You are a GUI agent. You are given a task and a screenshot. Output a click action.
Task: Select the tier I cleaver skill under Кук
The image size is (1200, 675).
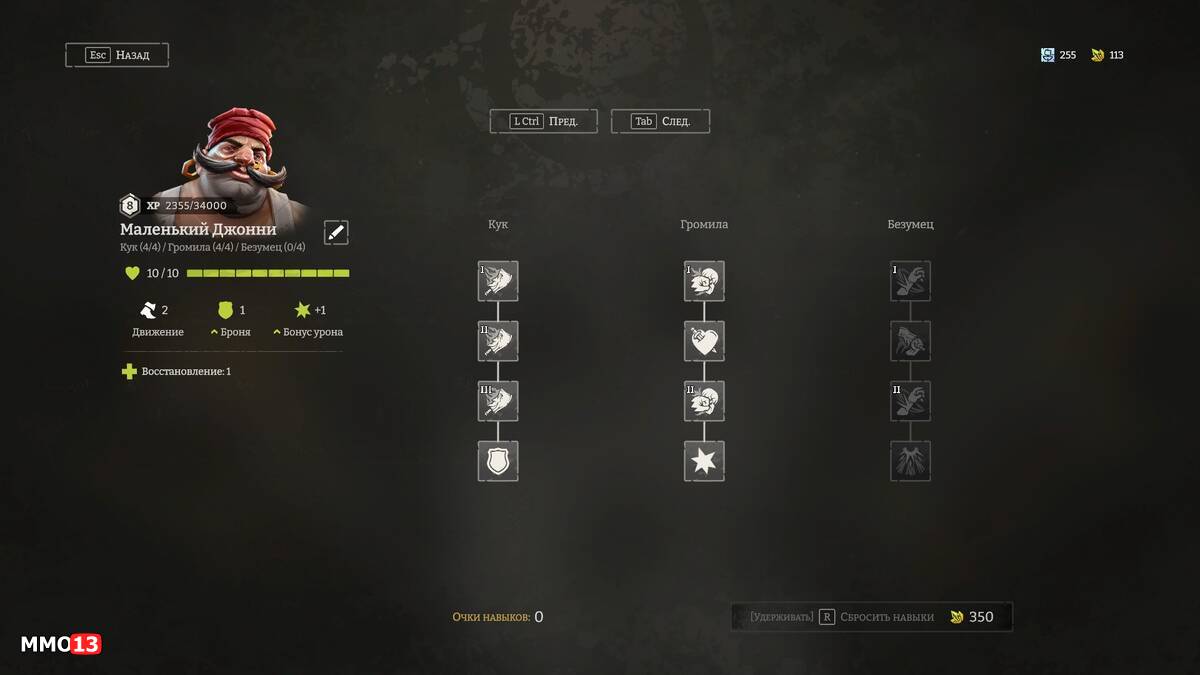click(x=498, y=281)
